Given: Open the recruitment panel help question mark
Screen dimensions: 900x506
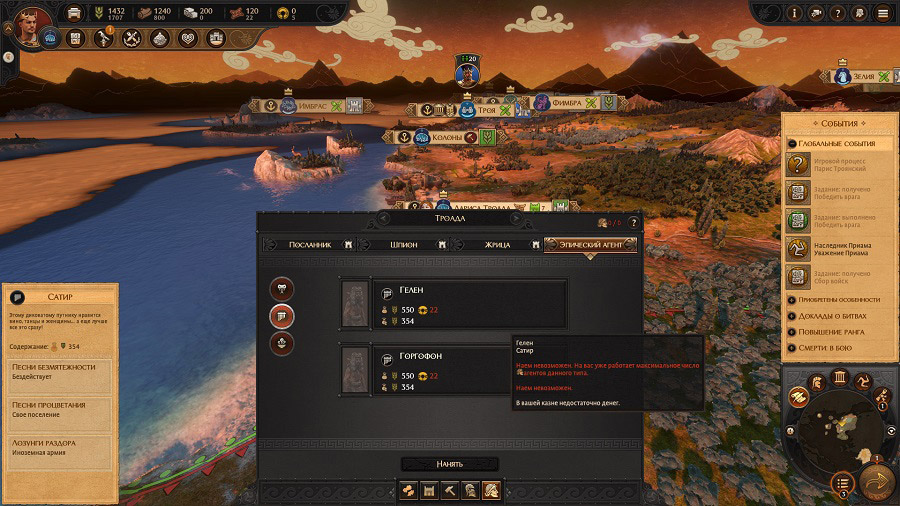Looking at the screenshot, I should (632, 222).
